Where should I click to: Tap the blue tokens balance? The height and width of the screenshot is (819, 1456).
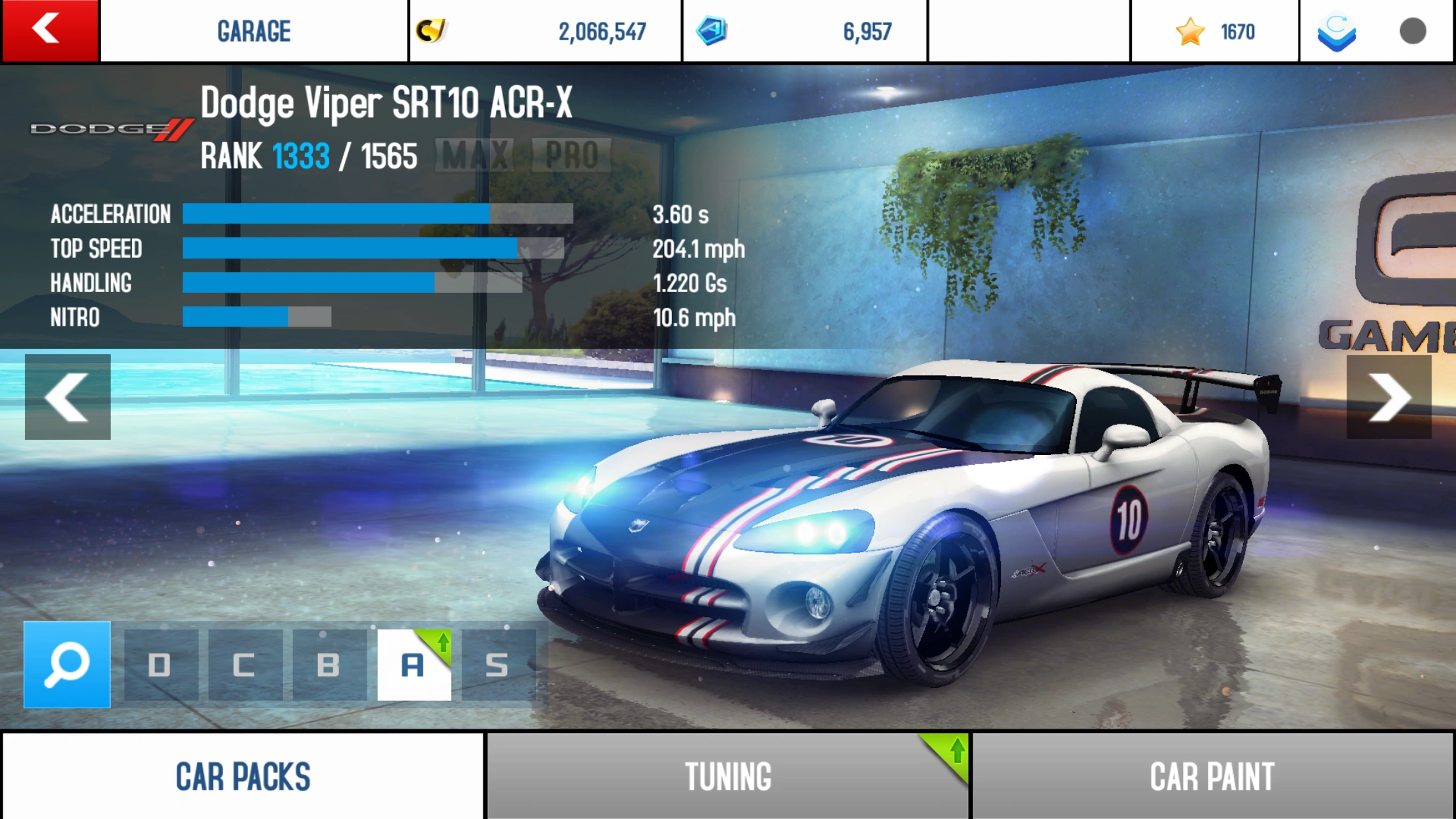click(x=804, y=31)
